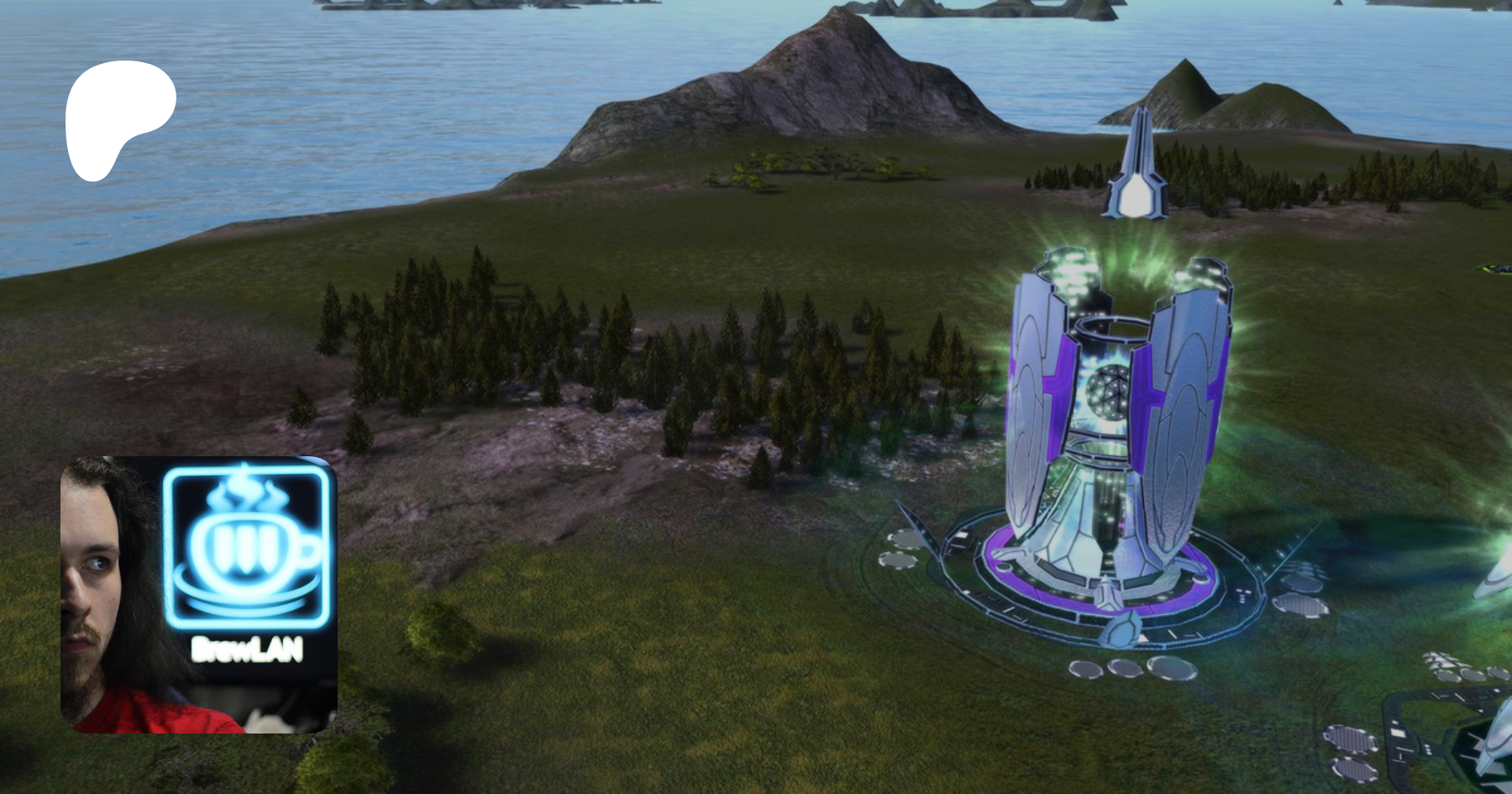Open the BrewLAN creator avatar
Screen dimensions: 1512x794
199,594
